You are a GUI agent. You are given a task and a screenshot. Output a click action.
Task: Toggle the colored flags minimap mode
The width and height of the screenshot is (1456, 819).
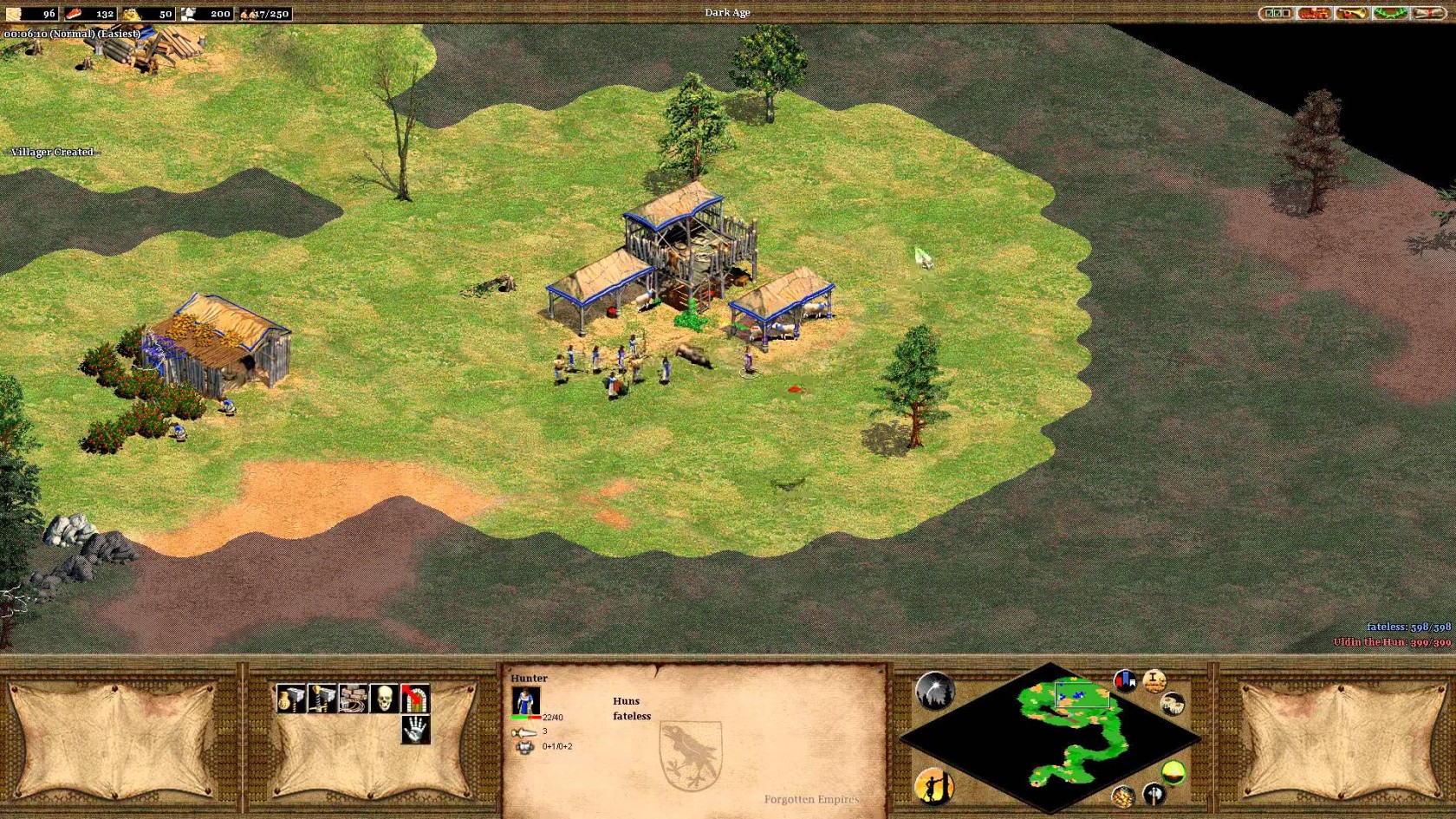[x=1125, y=680]
